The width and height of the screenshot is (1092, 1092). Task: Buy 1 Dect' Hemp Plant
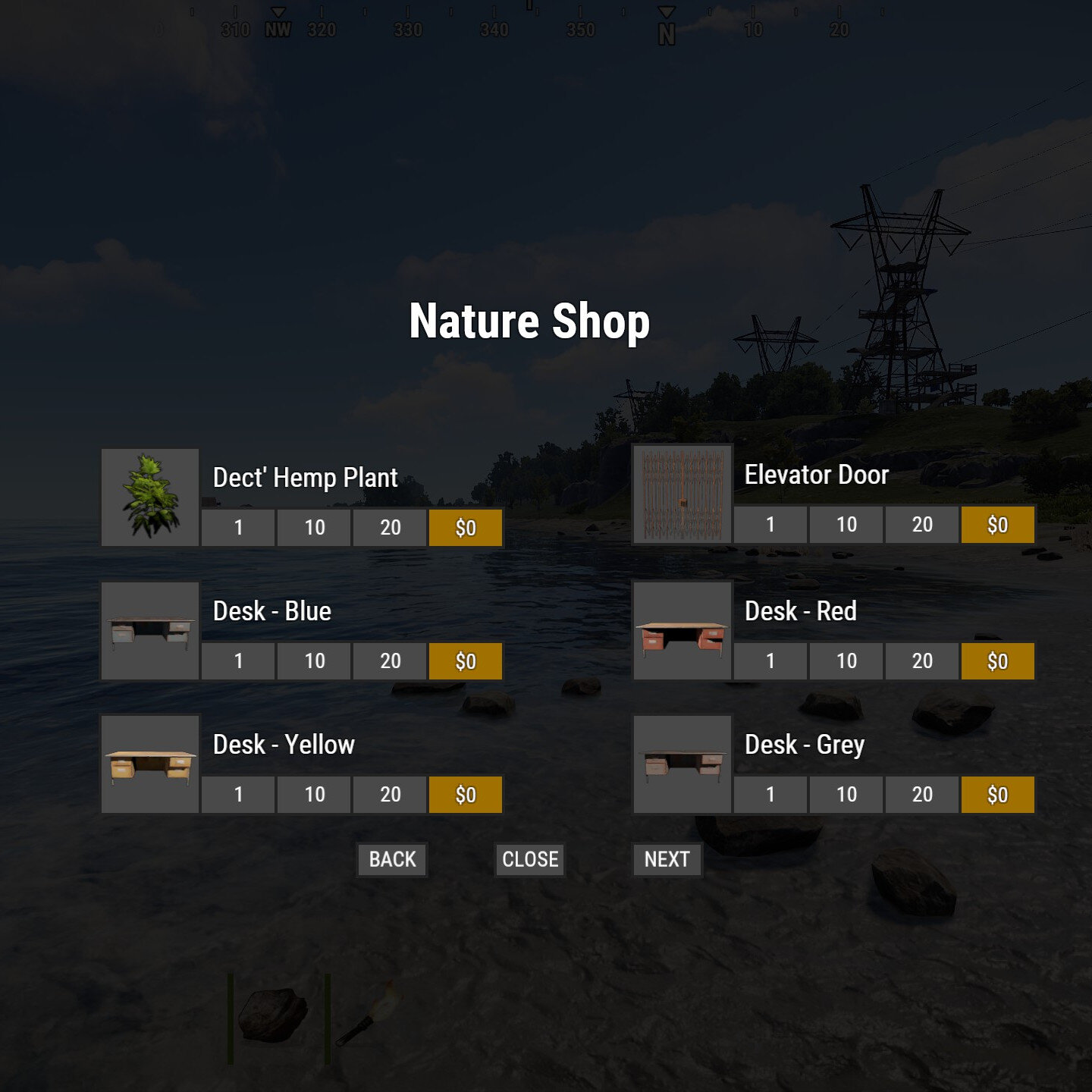(x=237, y=529)
